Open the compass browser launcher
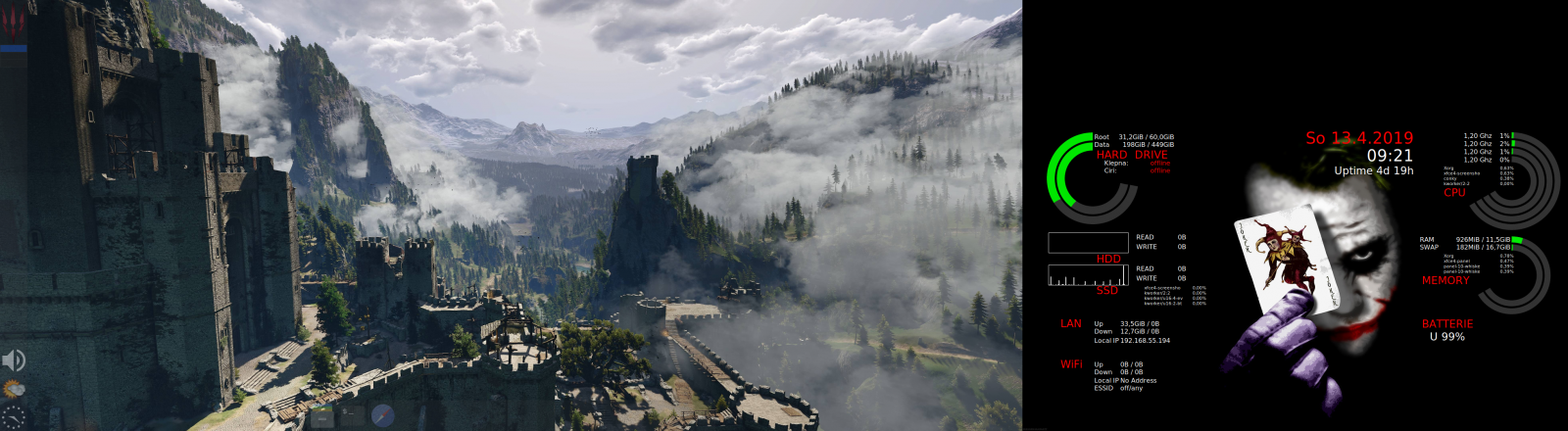 click(x=383, y=414)
